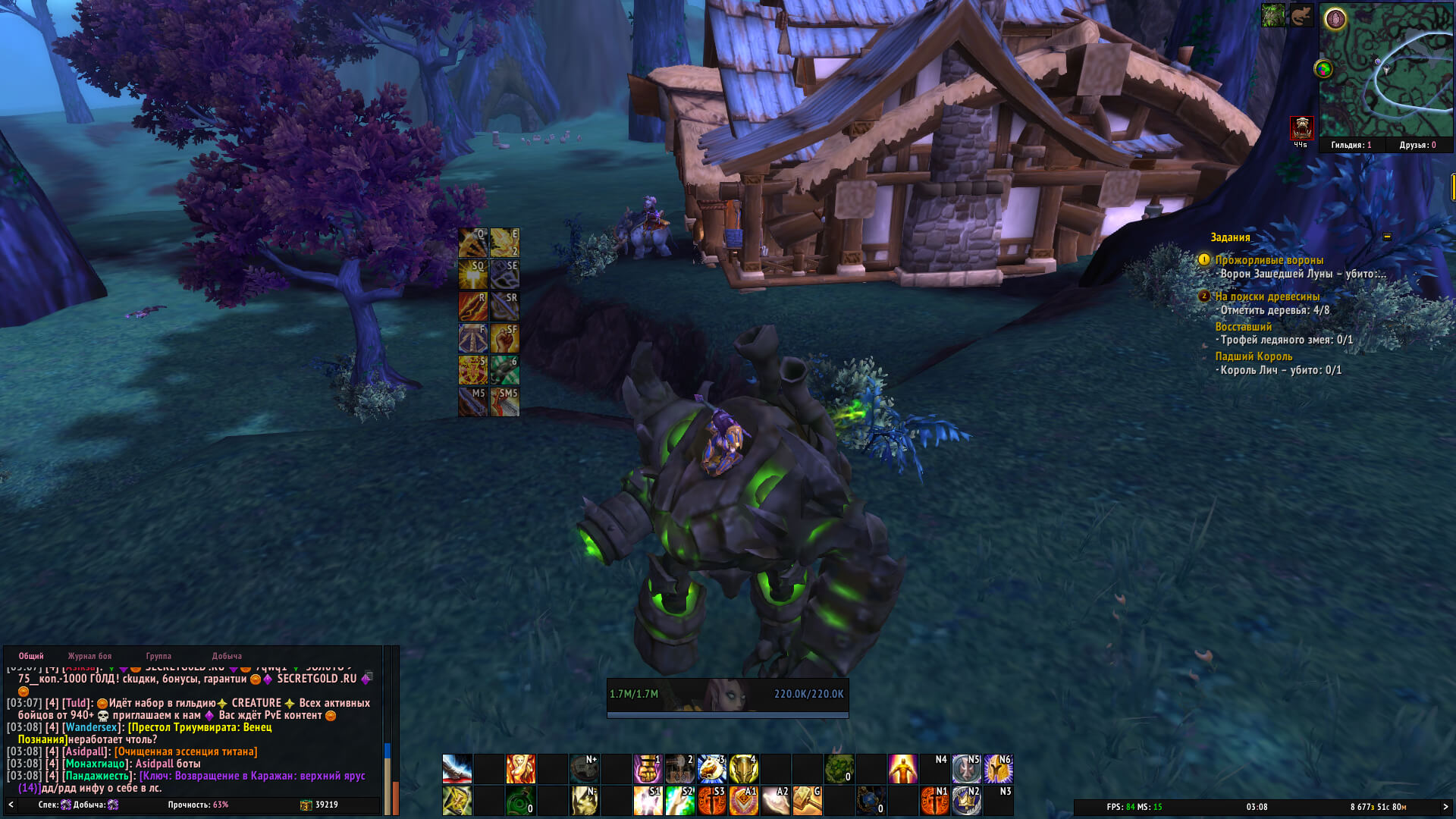This screenshot has height=819, width=1456.
Task: Open the Очищенная эссенция титана item link
Action: (x=186, y=752)
